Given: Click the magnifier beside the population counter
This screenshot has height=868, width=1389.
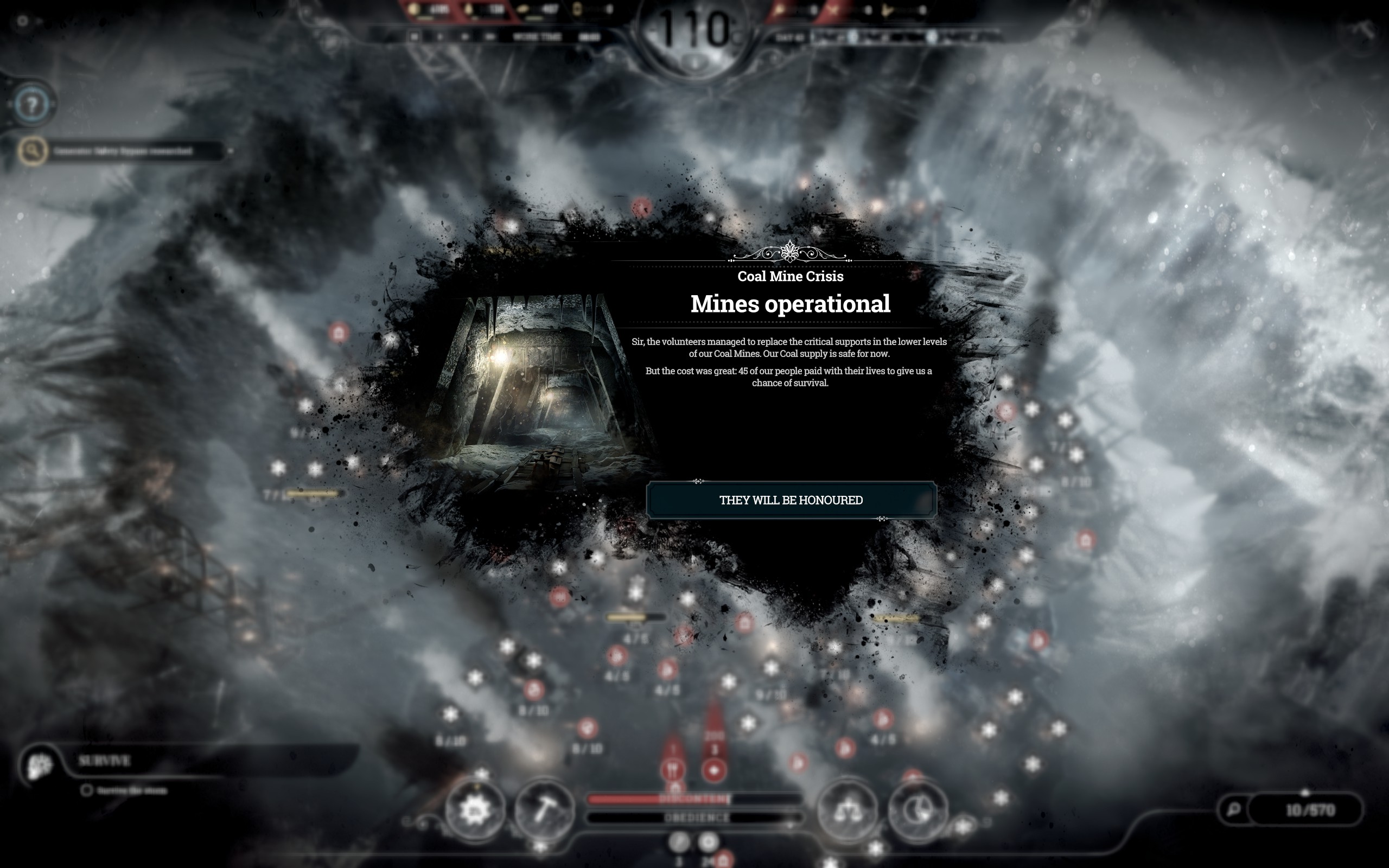Looking at the screenshot, I should click(1233, 809).
